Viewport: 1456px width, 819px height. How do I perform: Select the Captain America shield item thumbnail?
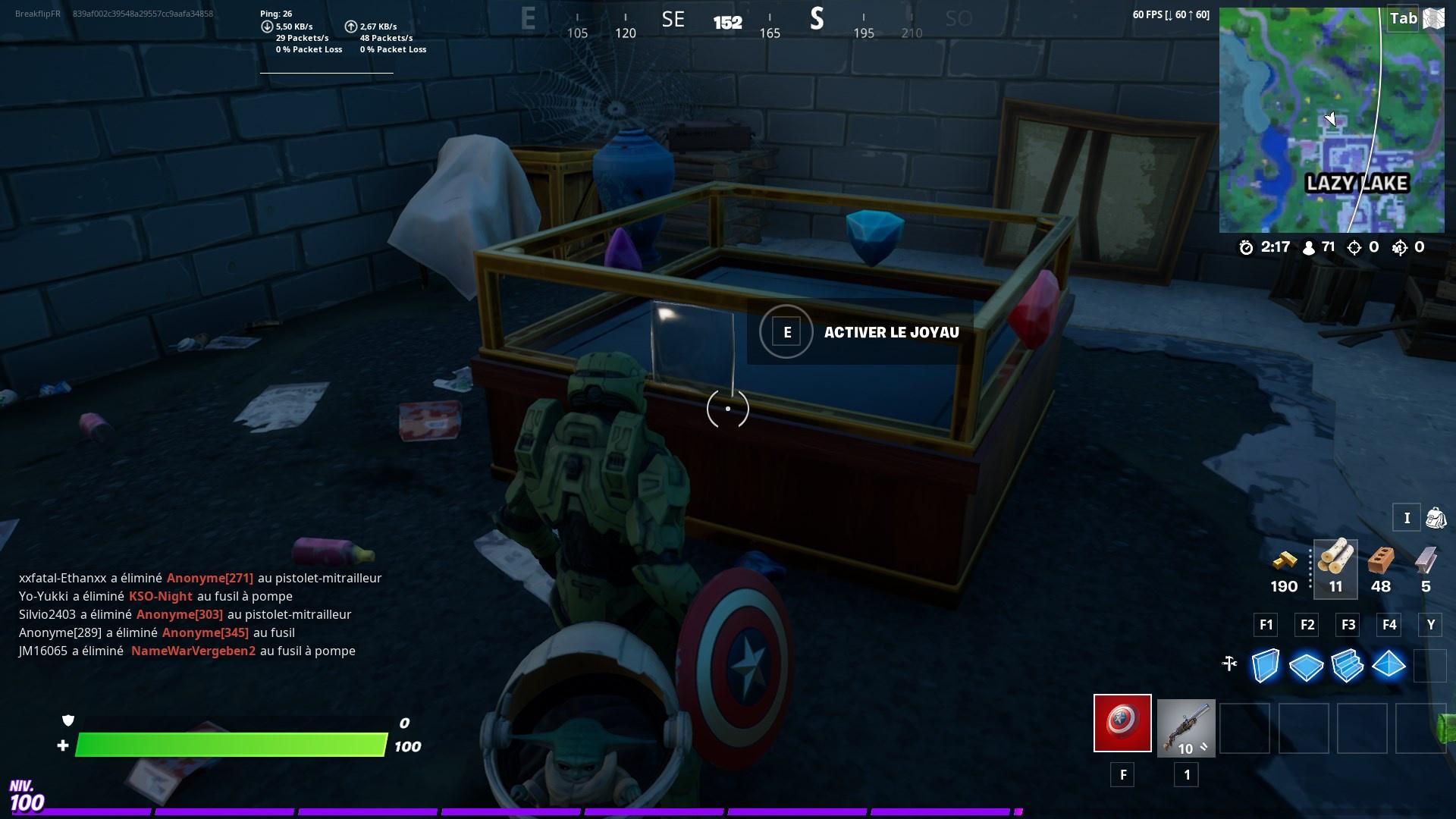pos(1122,726)
